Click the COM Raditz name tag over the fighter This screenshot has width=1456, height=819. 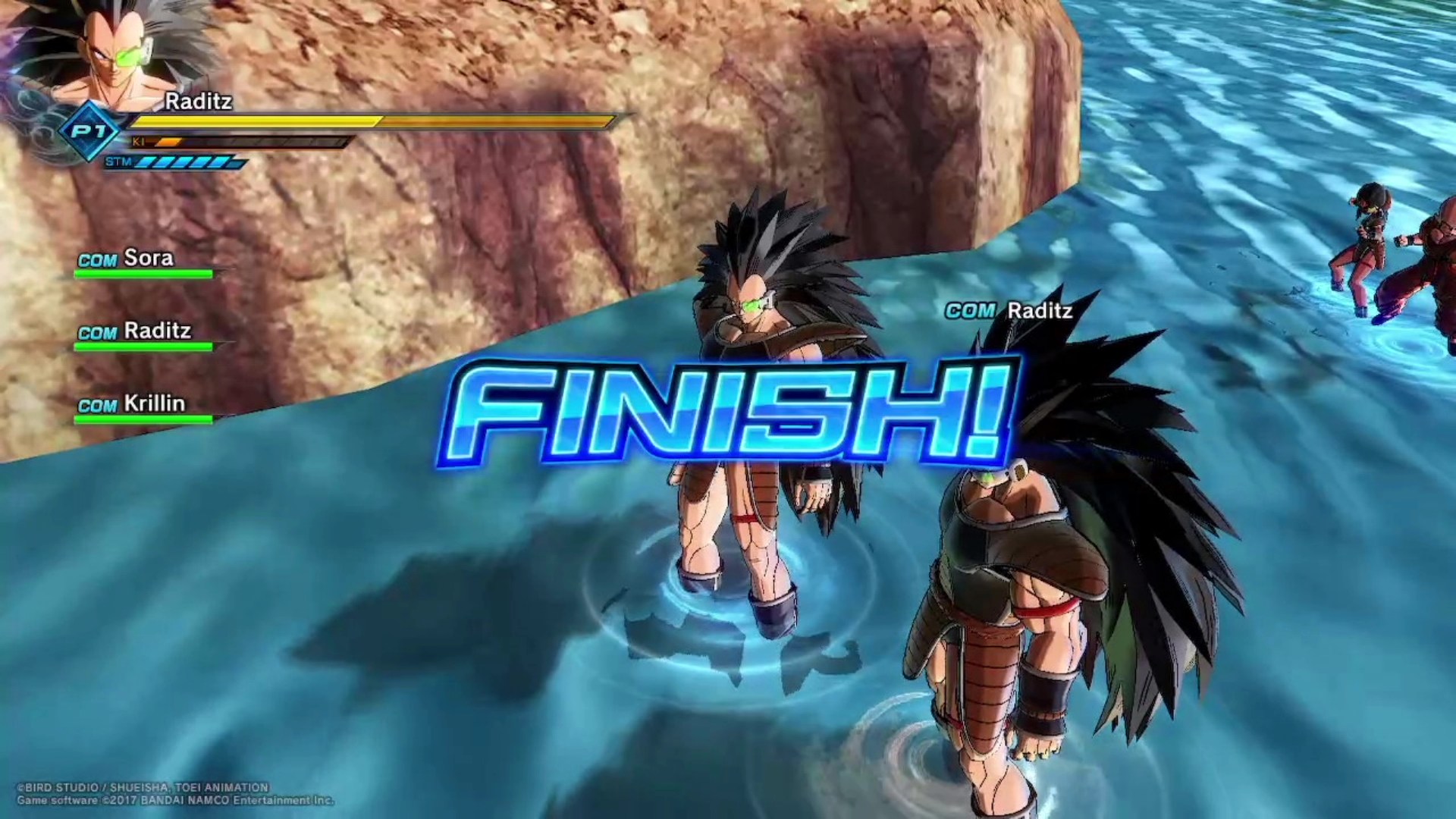click(1009, 311)
